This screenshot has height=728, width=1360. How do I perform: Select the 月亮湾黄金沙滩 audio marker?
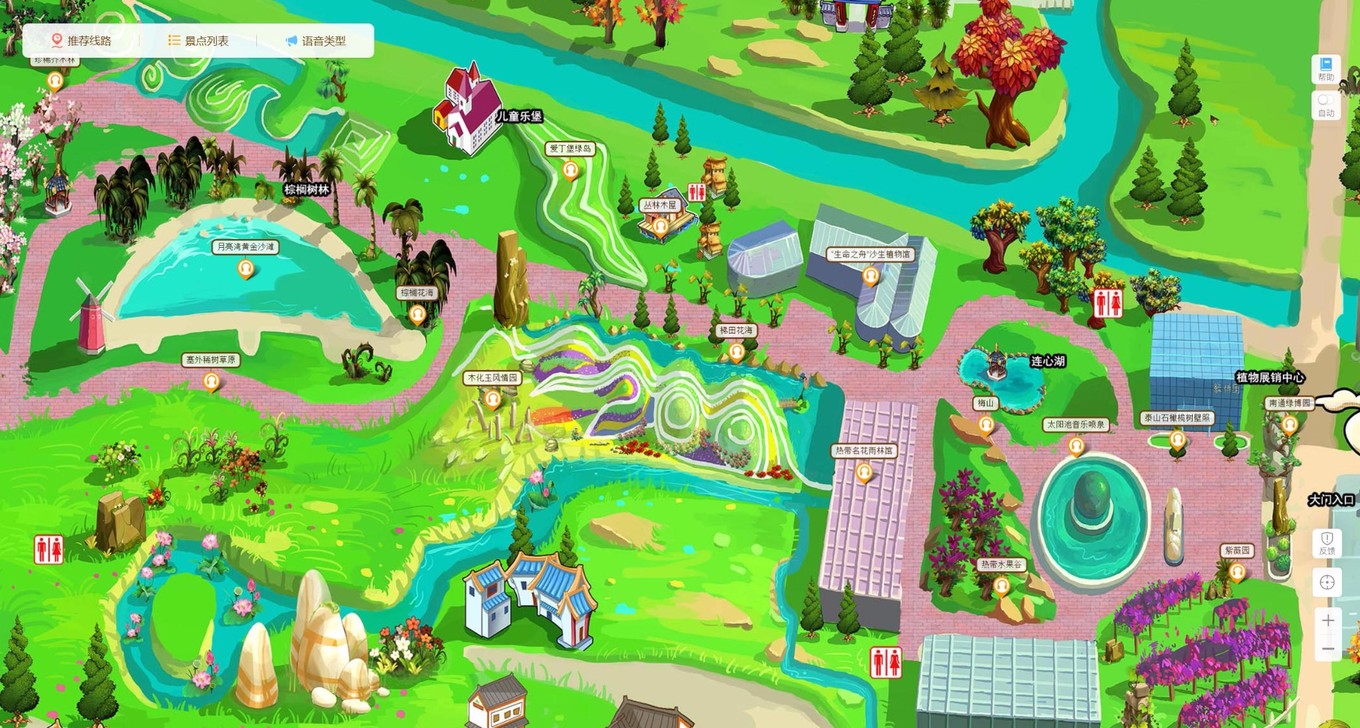246,268
